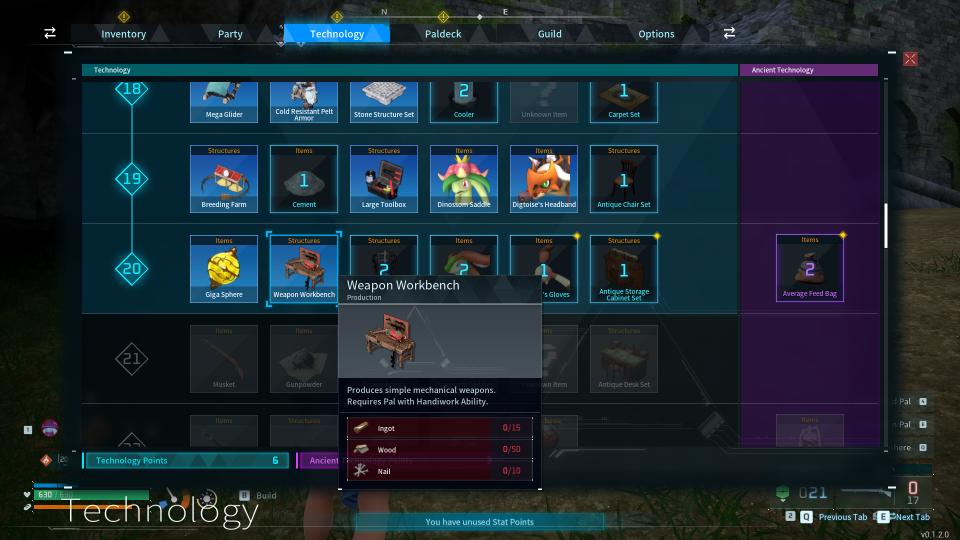960x540 pixels.
Task: Select the Dinossom Saddle technology
Action: pos(464,180)
